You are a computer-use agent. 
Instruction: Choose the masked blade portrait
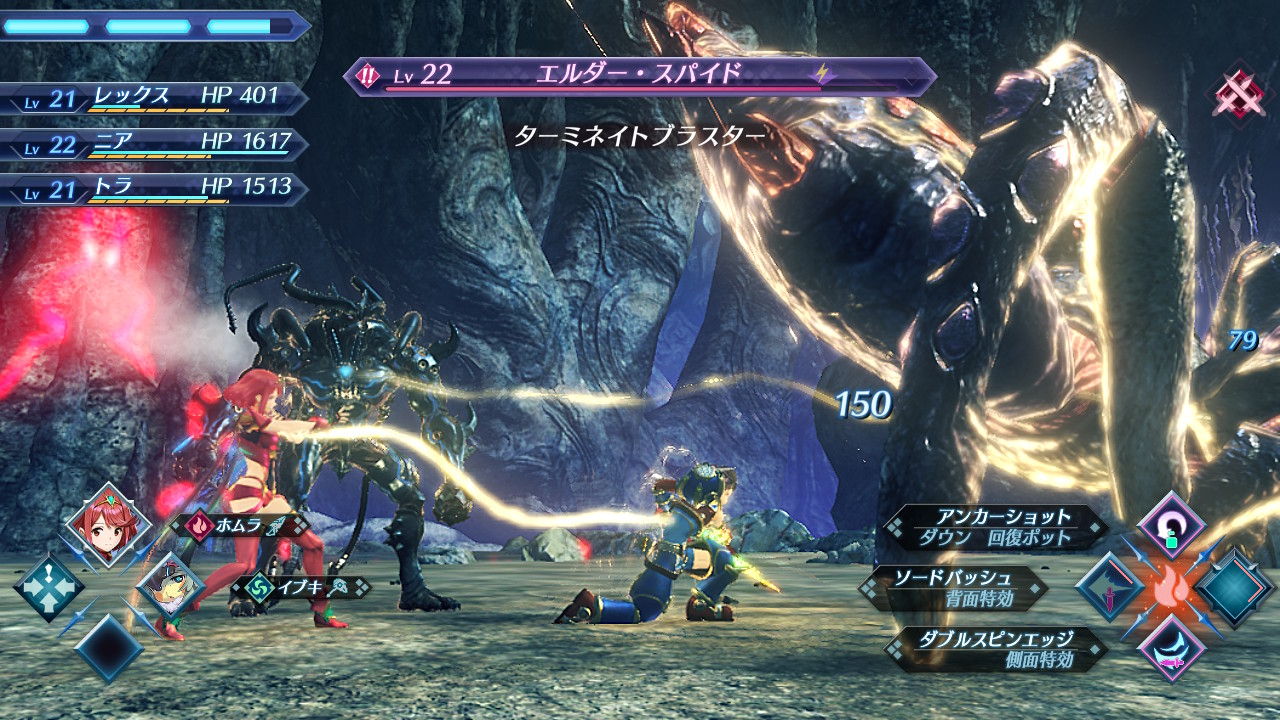coord(170,587)
